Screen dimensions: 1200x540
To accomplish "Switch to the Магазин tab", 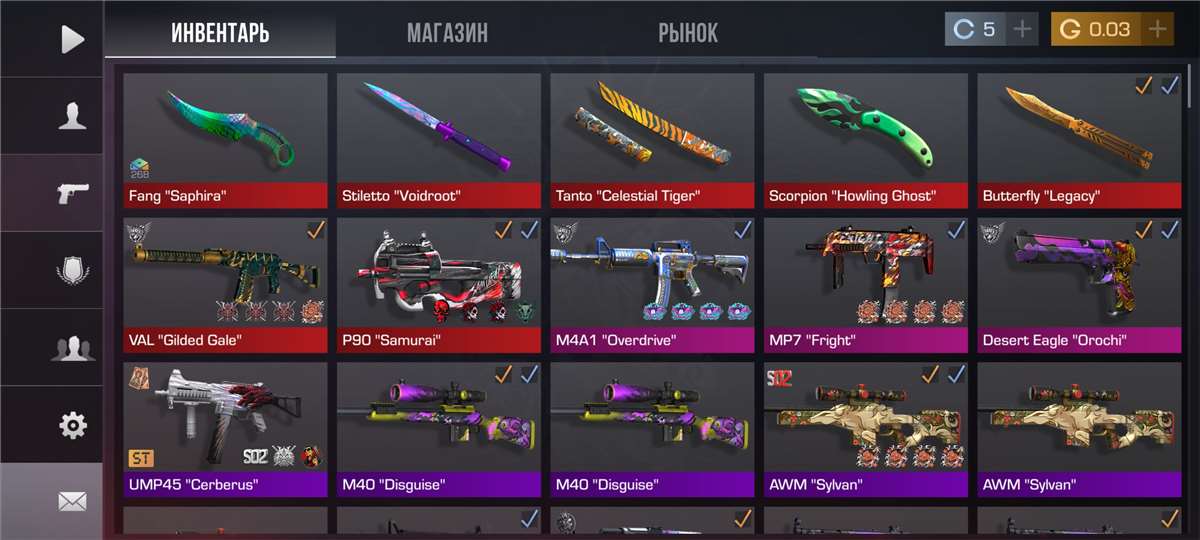I will [447, 33].
